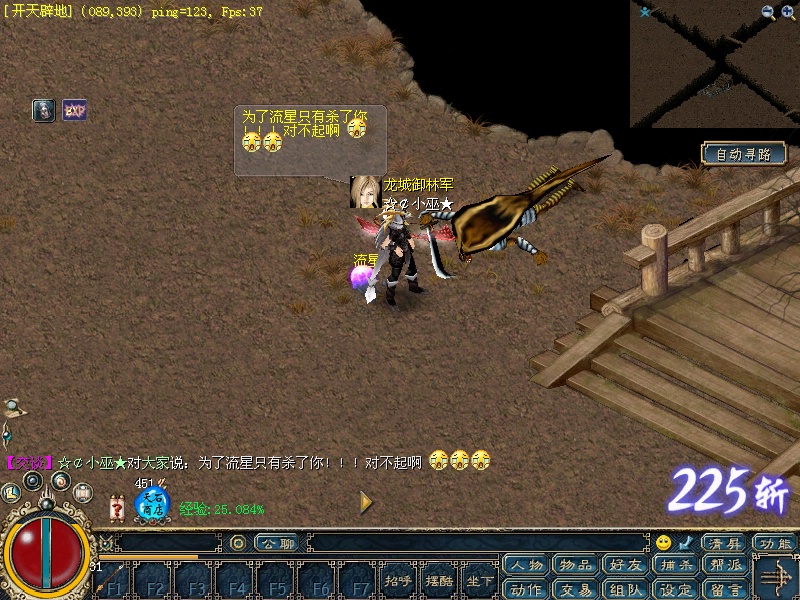
Task: Open the 帮派 guild panel
Action: (x=726, y=565)
